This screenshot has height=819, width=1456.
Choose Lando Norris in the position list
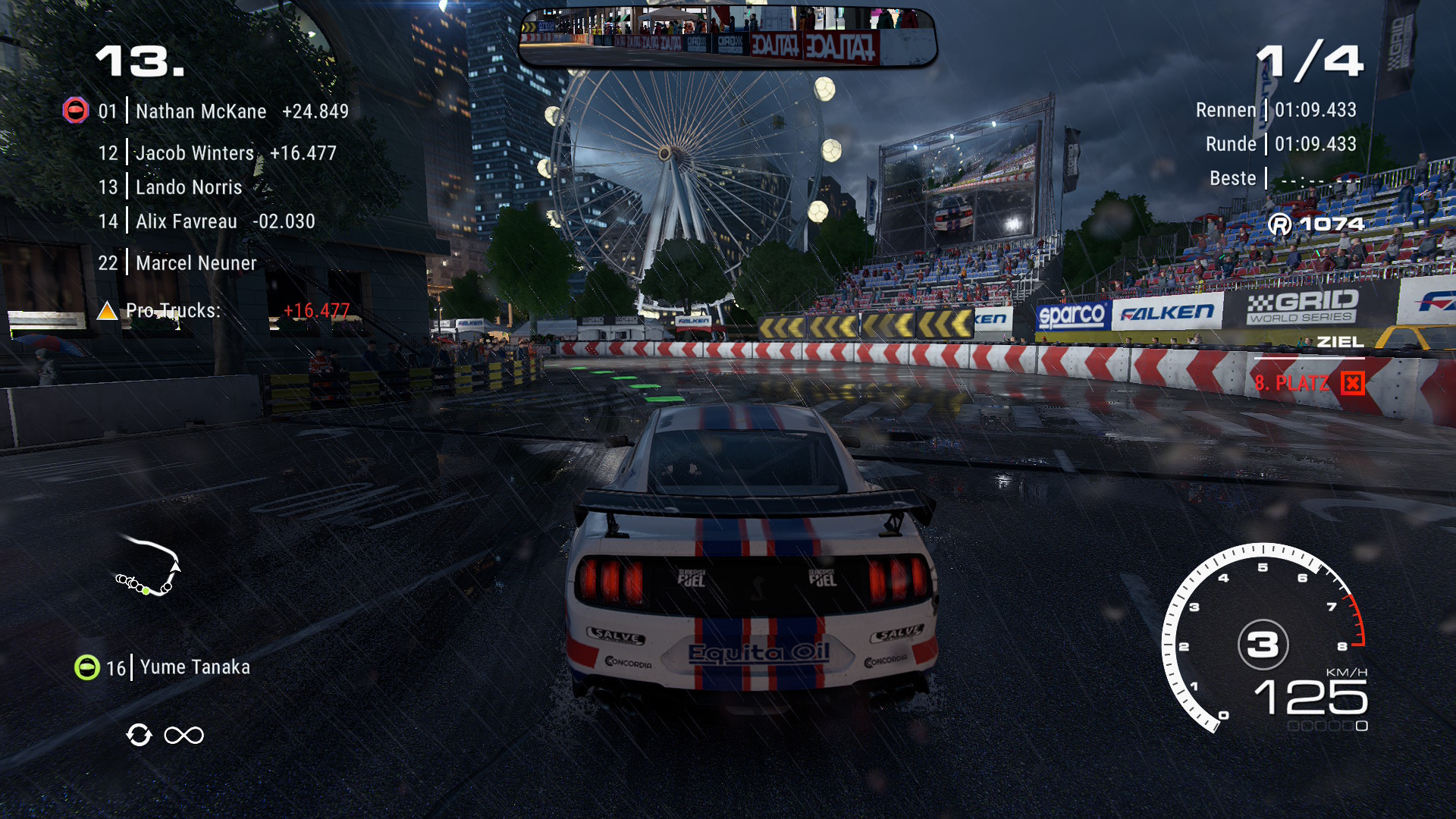point(189,187)
